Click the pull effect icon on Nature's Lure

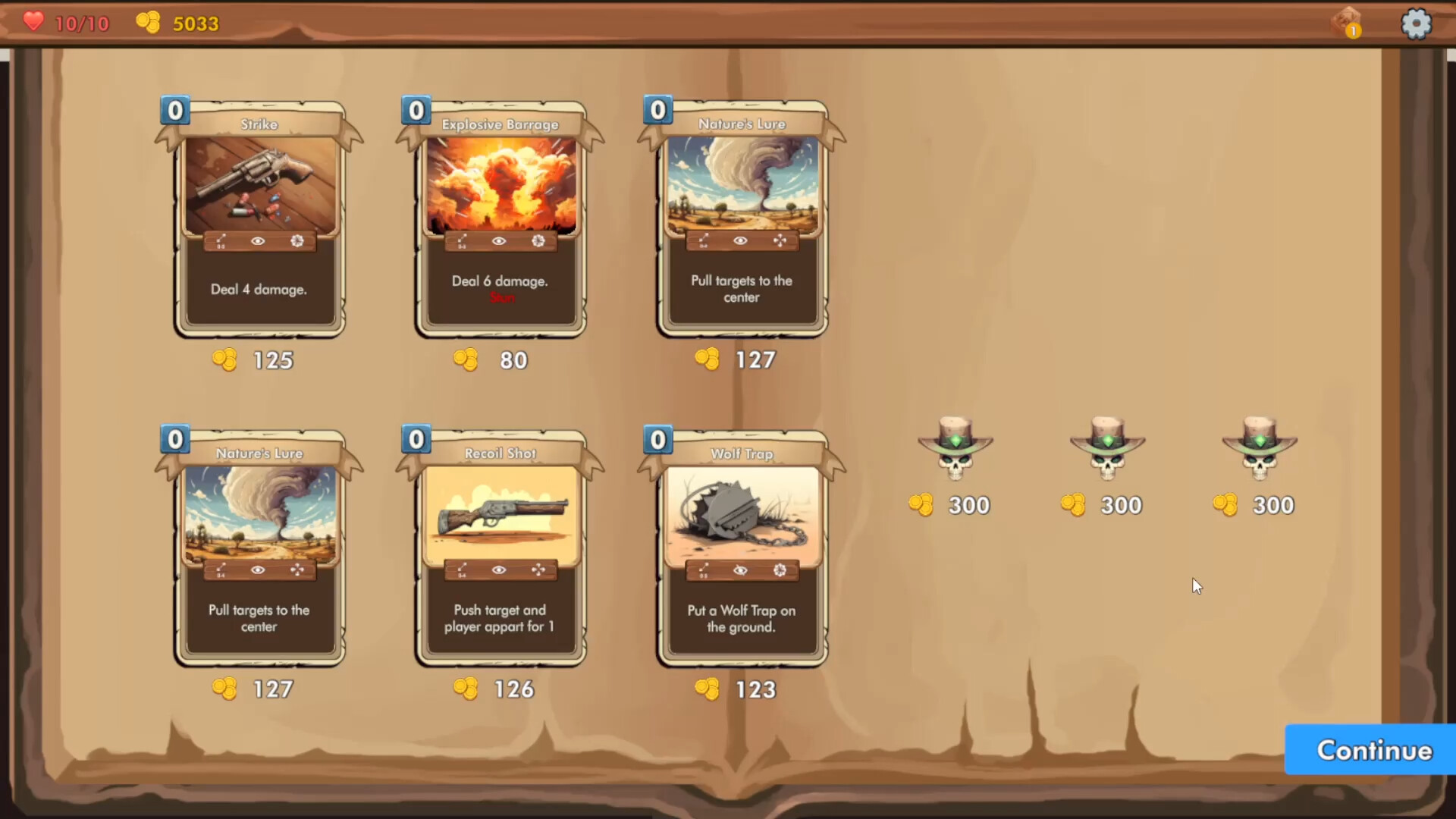tap(778, 241)
